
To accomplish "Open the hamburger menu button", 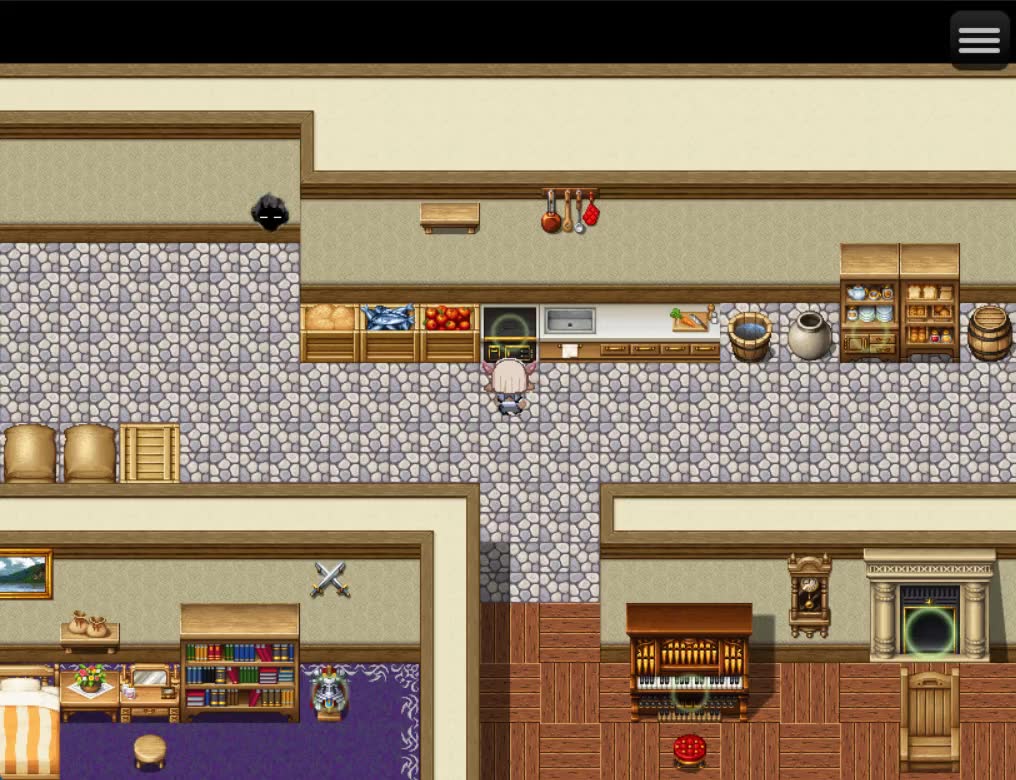I will [978, 40].
